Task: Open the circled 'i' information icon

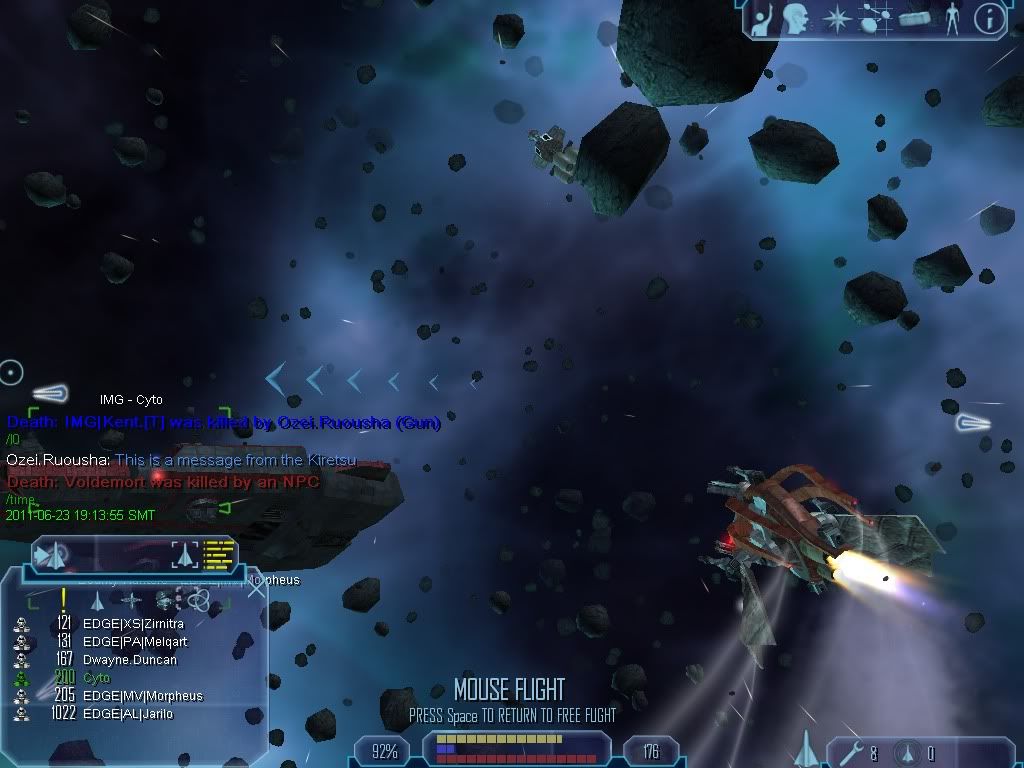Action: coord(989,19)
